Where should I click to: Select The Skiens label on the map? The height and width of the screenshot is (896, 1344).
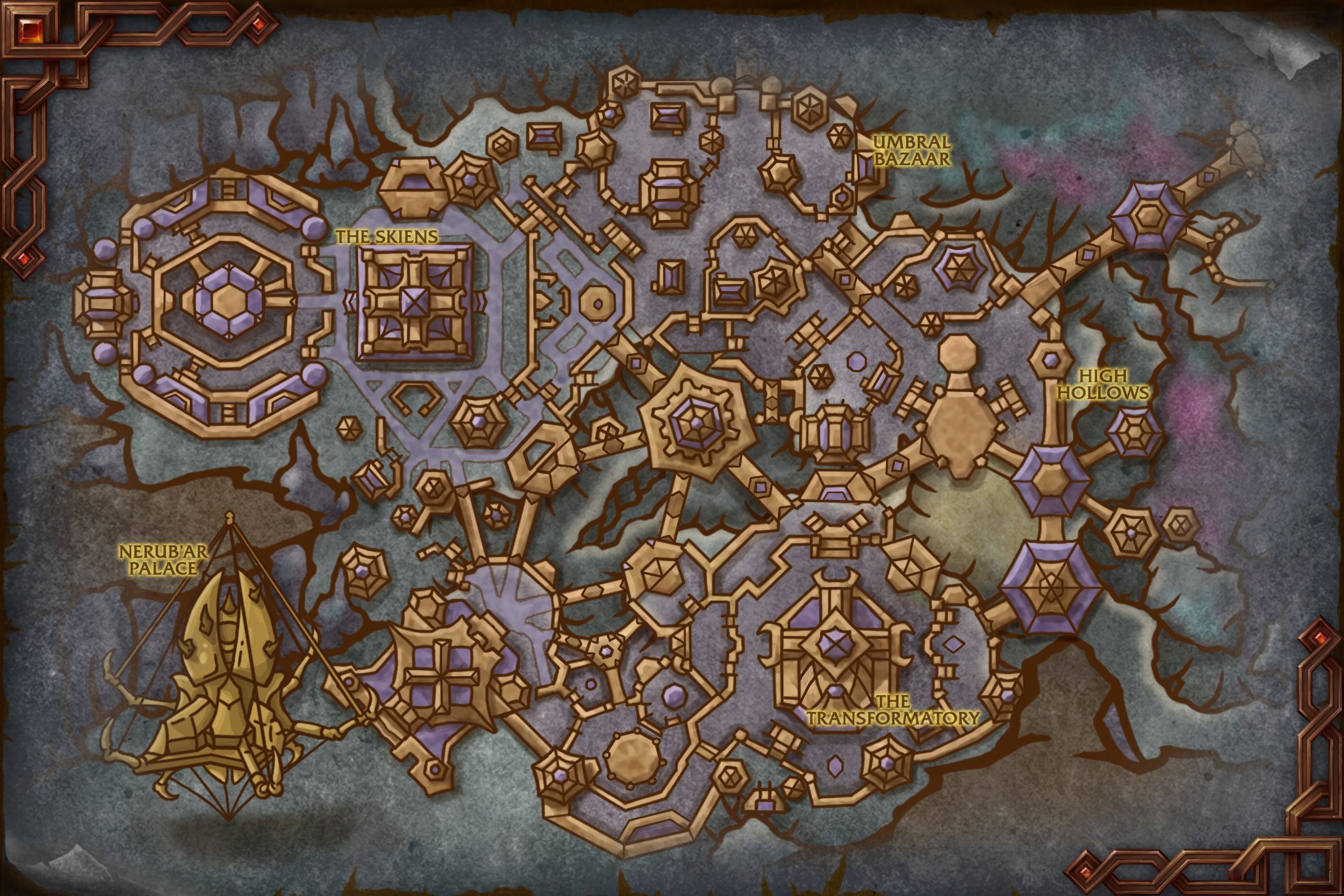[x=386, y=236]
